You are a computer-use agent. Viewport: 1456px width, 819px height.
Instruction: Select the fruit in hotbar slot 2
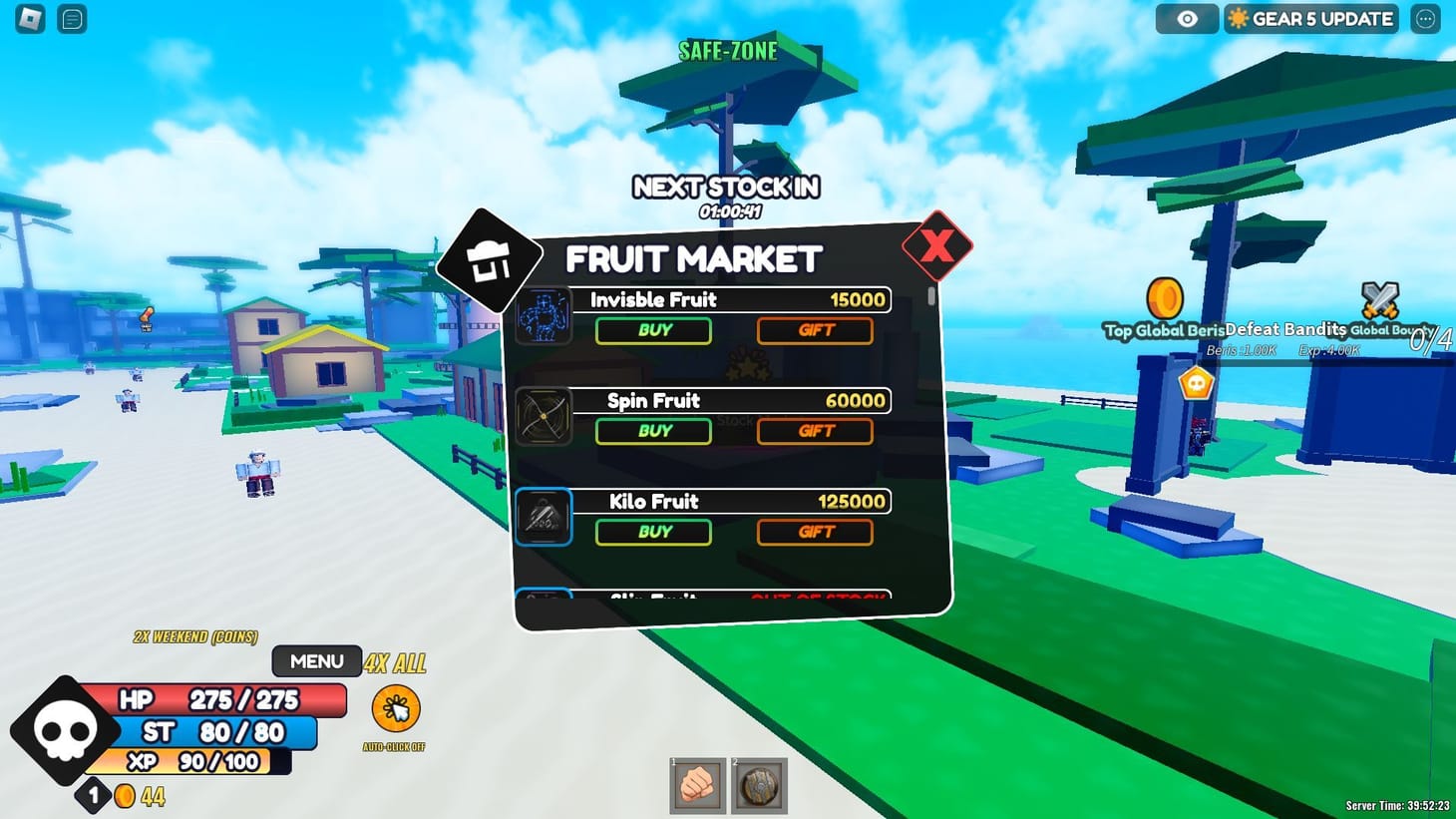point(759,786)
